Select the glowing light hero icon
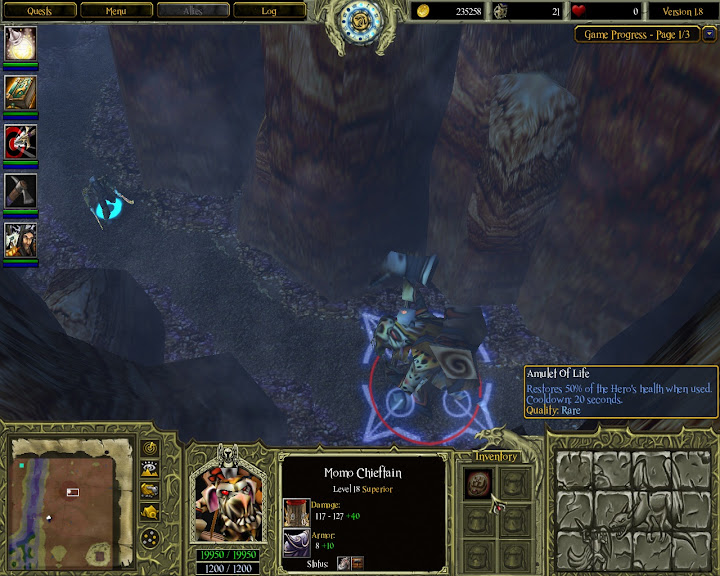720x576 pixels. [21, 43]
